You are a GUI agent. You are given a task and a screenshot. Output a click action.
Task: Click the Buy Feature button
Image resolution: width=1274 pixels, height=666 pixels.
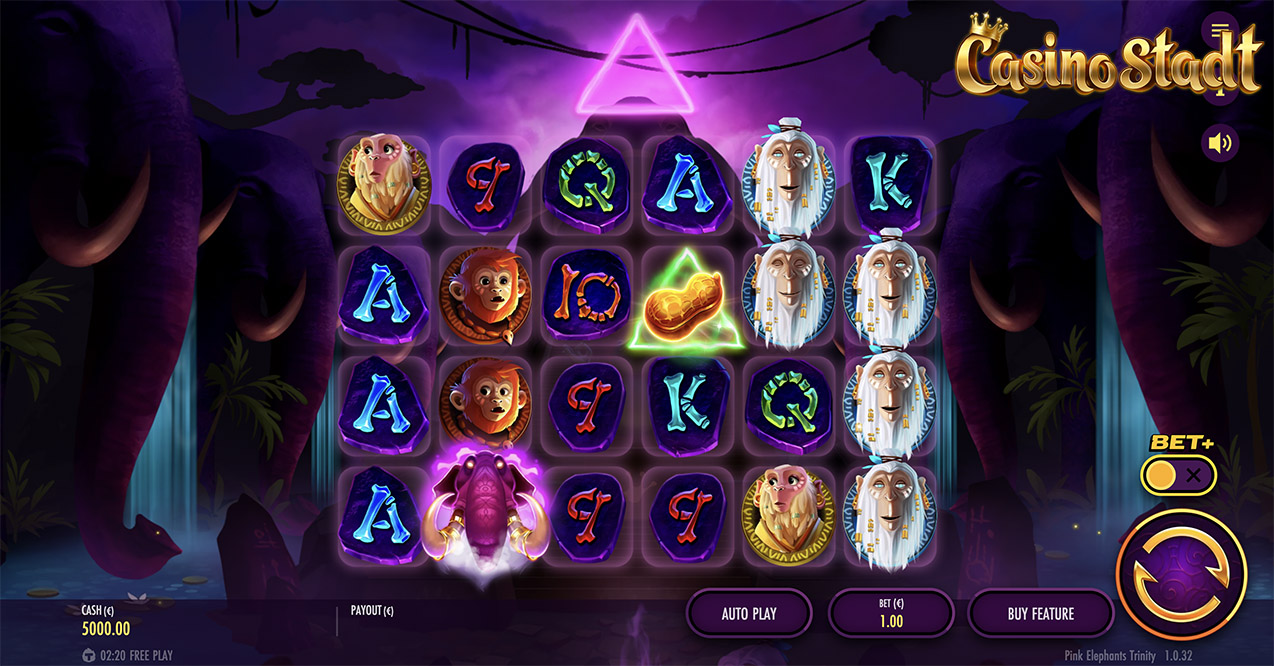(1040, 613)
